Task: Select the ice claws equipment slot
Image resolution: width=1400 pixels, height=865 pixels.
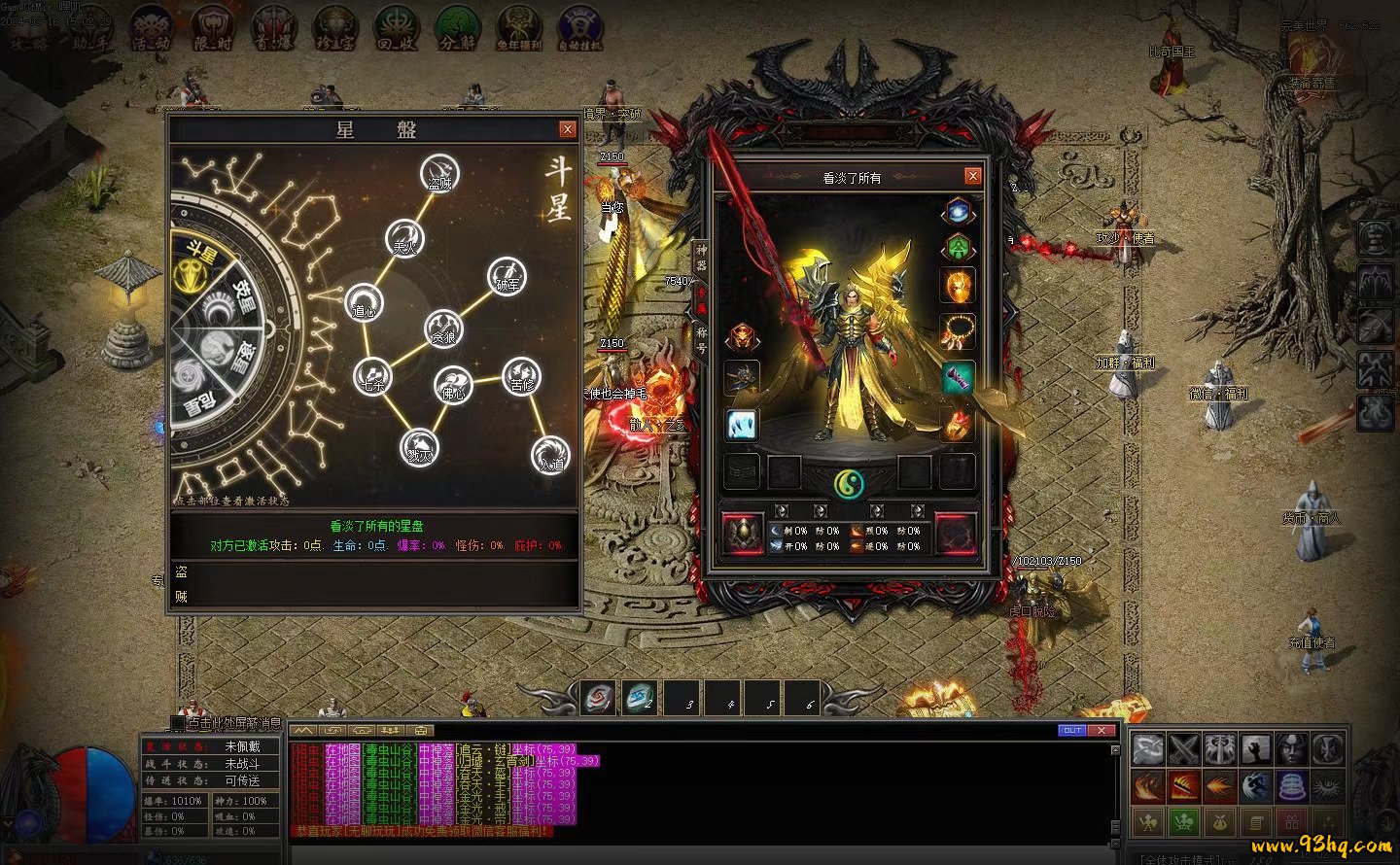Action: coord(741,424)
